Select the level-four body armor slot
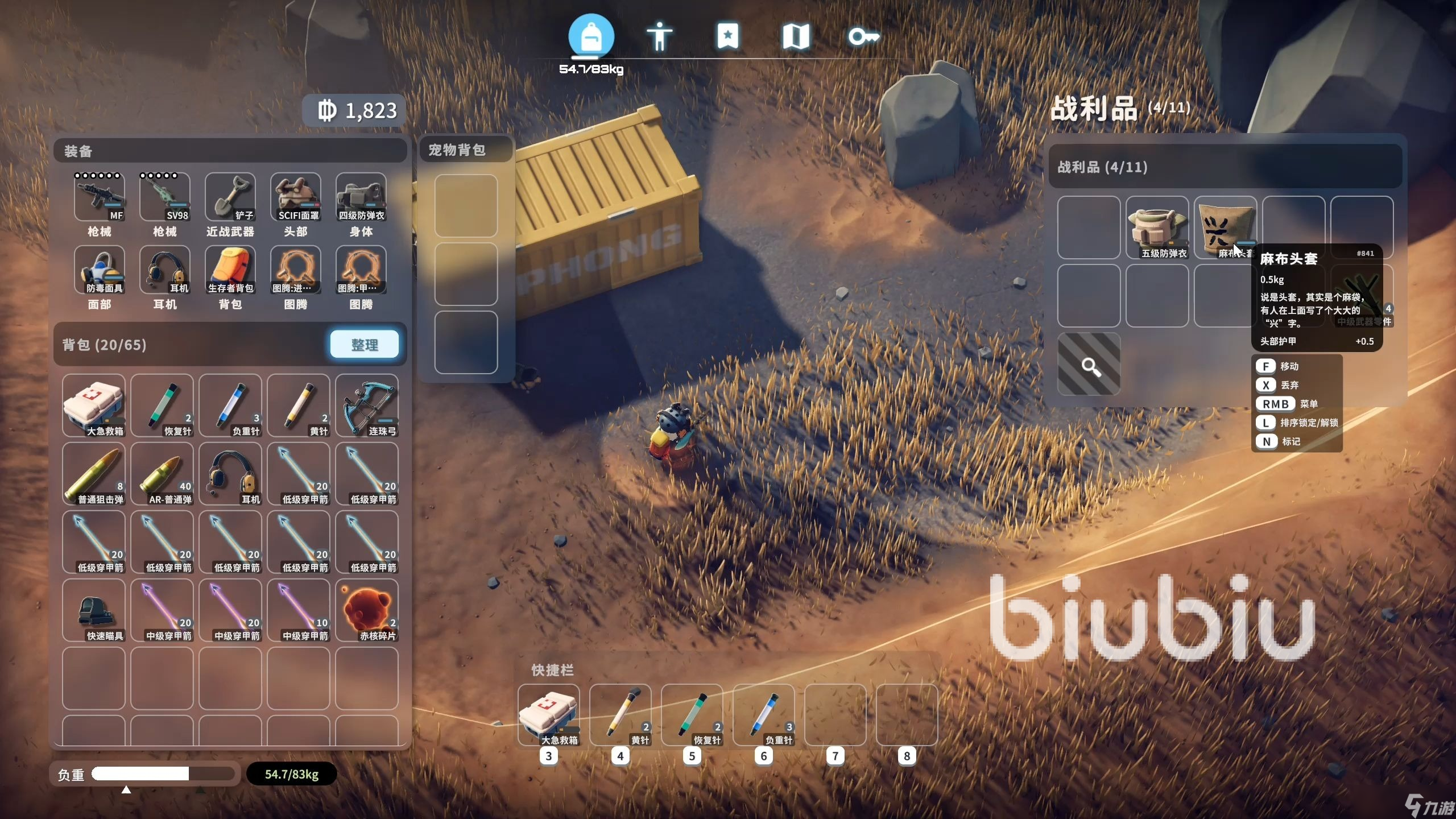1456x819 pixels. pyautogui.click(x=361, y=197)
